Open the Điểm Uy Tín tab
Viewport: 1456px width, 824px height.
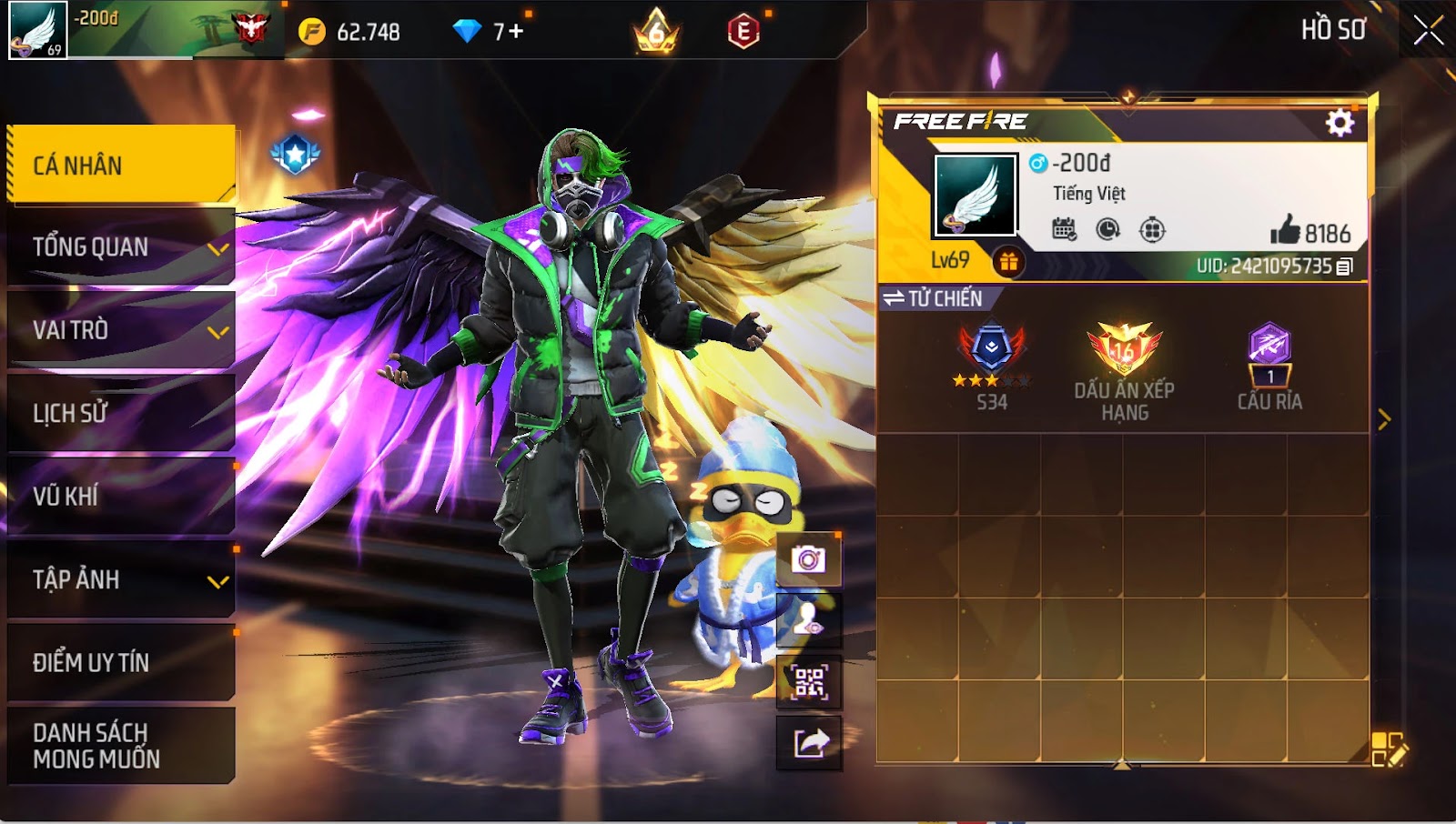pos(120,662)
